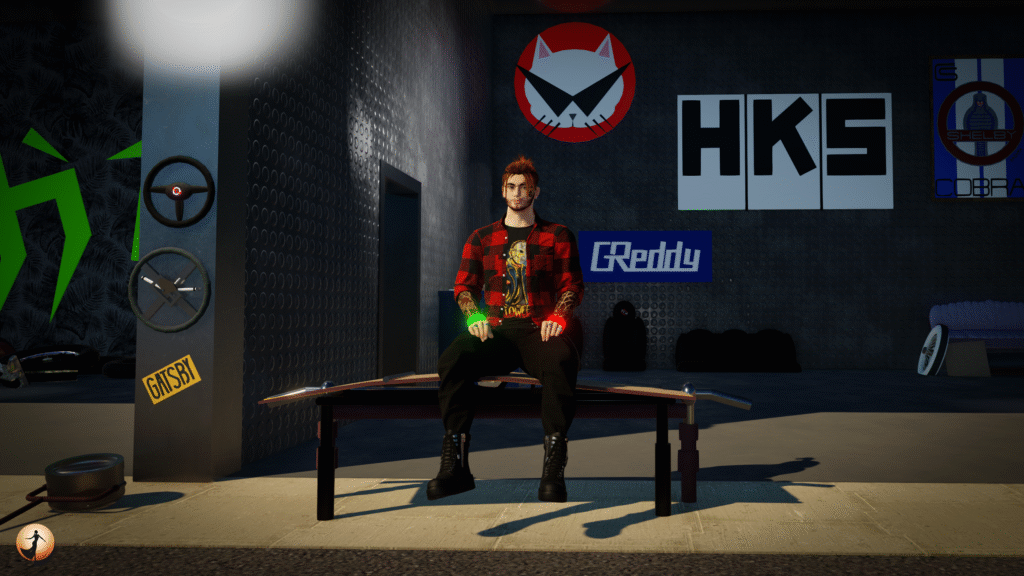Click the orange dancer silhouette icon

(x=35, y=542)
